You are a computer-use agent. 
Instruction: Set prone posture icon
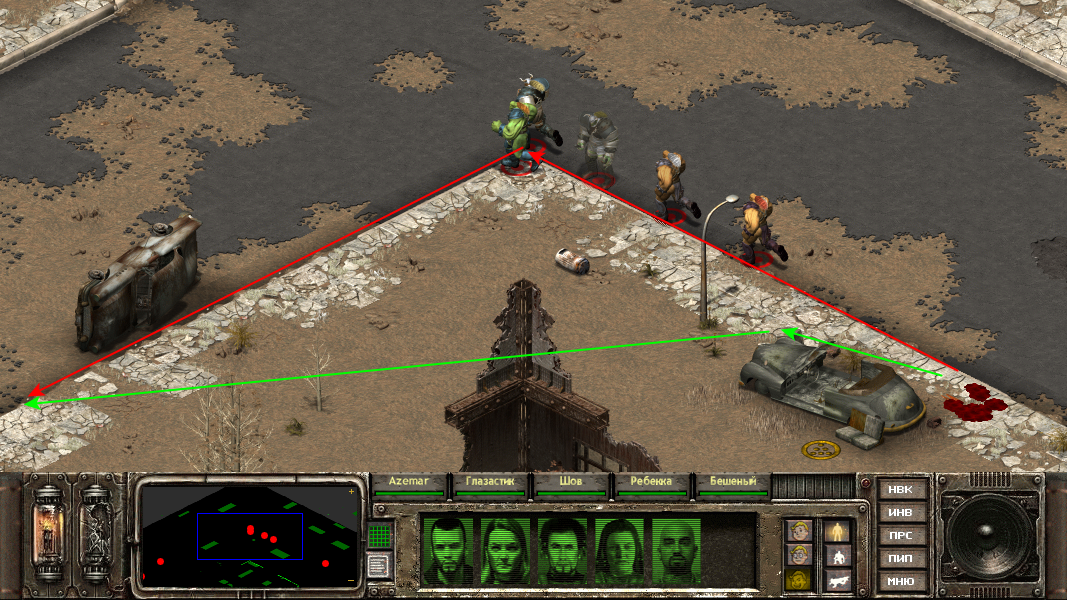click(x=838, y=580)
